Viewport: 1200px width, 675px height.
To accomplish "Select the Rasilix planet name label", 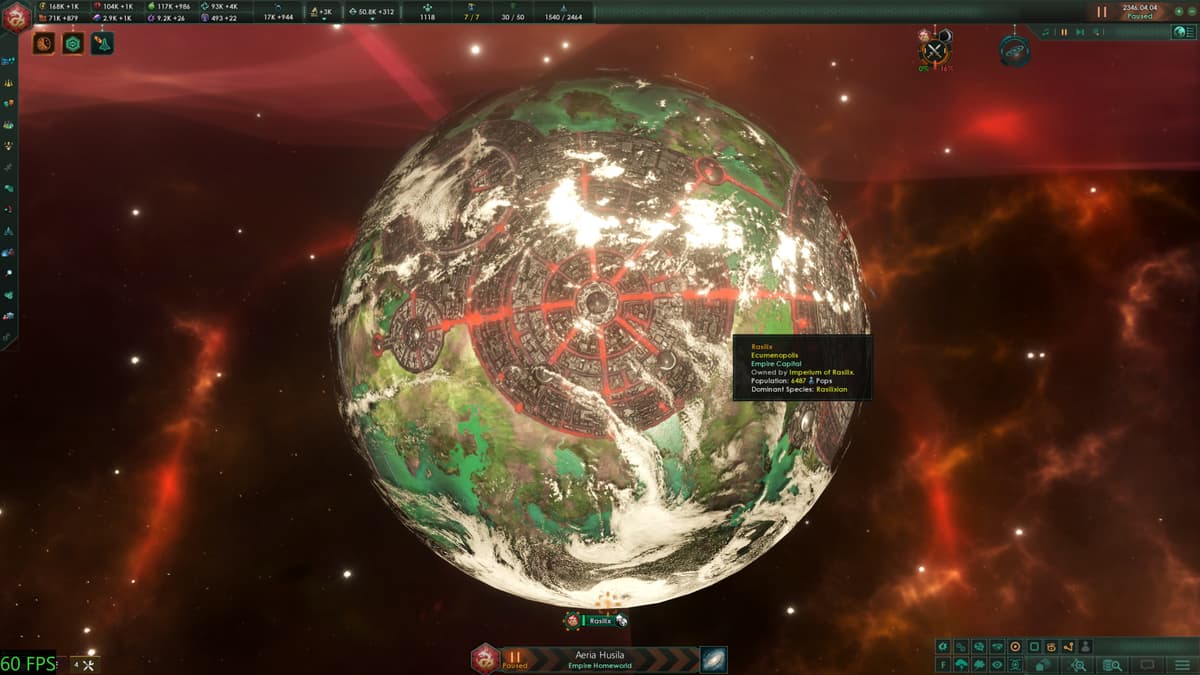I will coord(600,621).
